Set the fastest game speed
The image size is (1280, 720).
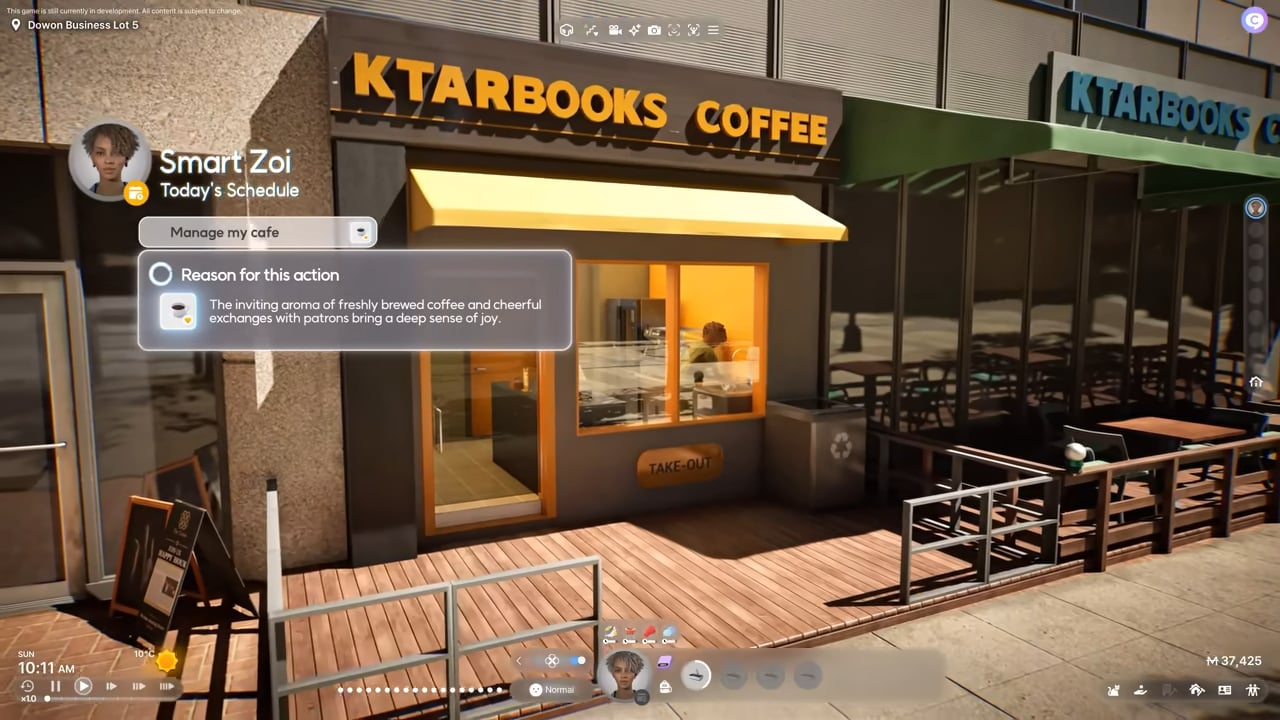click(167, 686)
